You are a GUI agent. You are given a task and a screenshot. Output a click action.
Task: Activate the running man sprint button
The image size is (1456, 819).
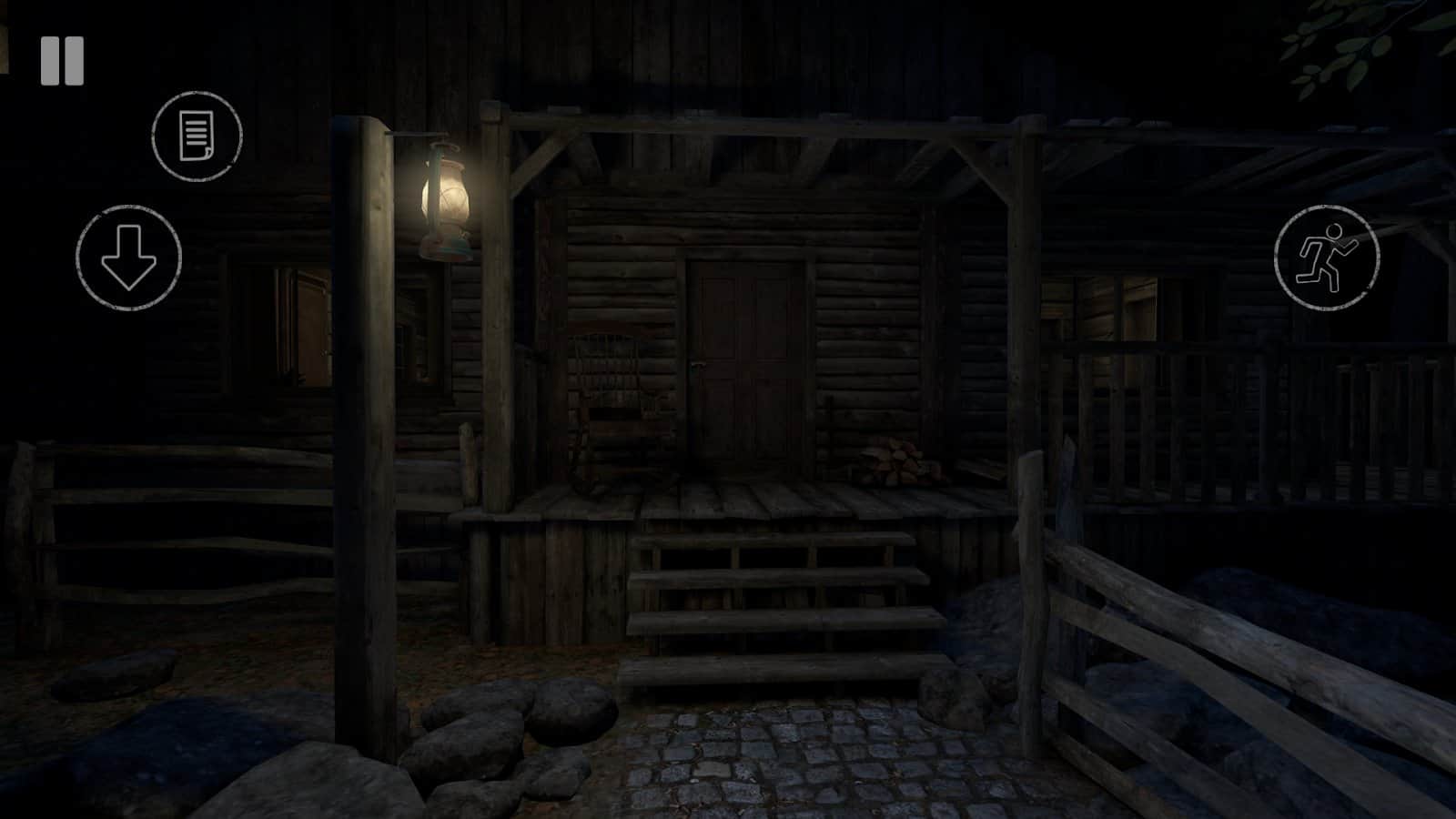tap(1326, 258)
